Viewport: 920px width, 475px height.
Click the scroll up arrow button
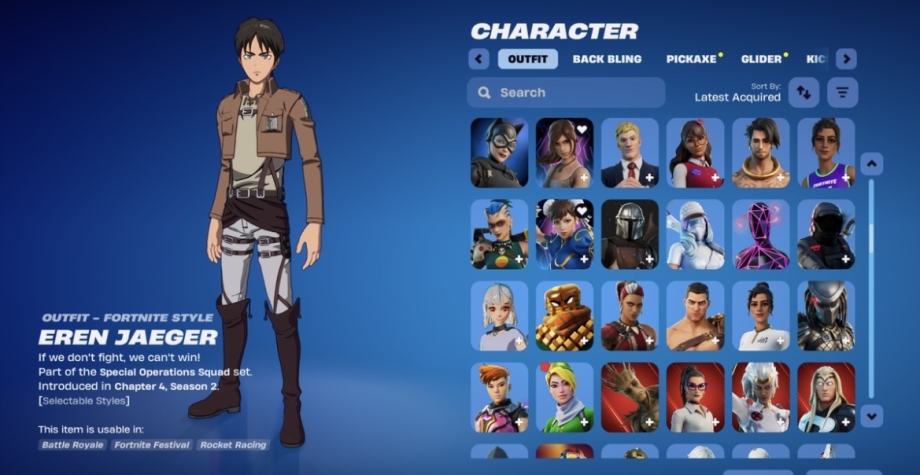point(871,164)
